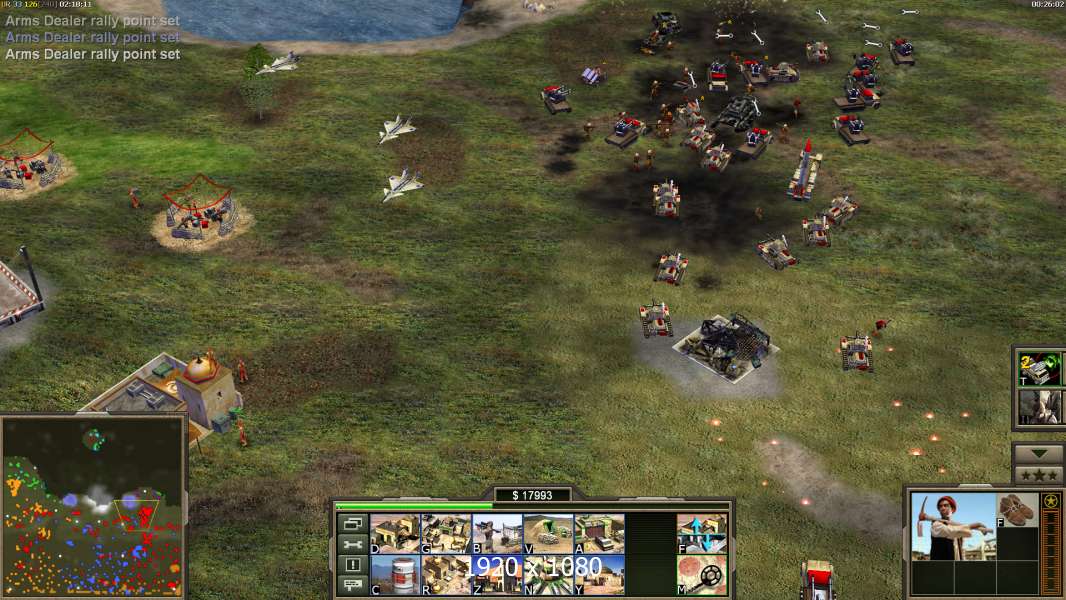Viewport: 1066px width, 600px height.
Task: Choose the build icon labeled N
Action: tap(548, 574)
